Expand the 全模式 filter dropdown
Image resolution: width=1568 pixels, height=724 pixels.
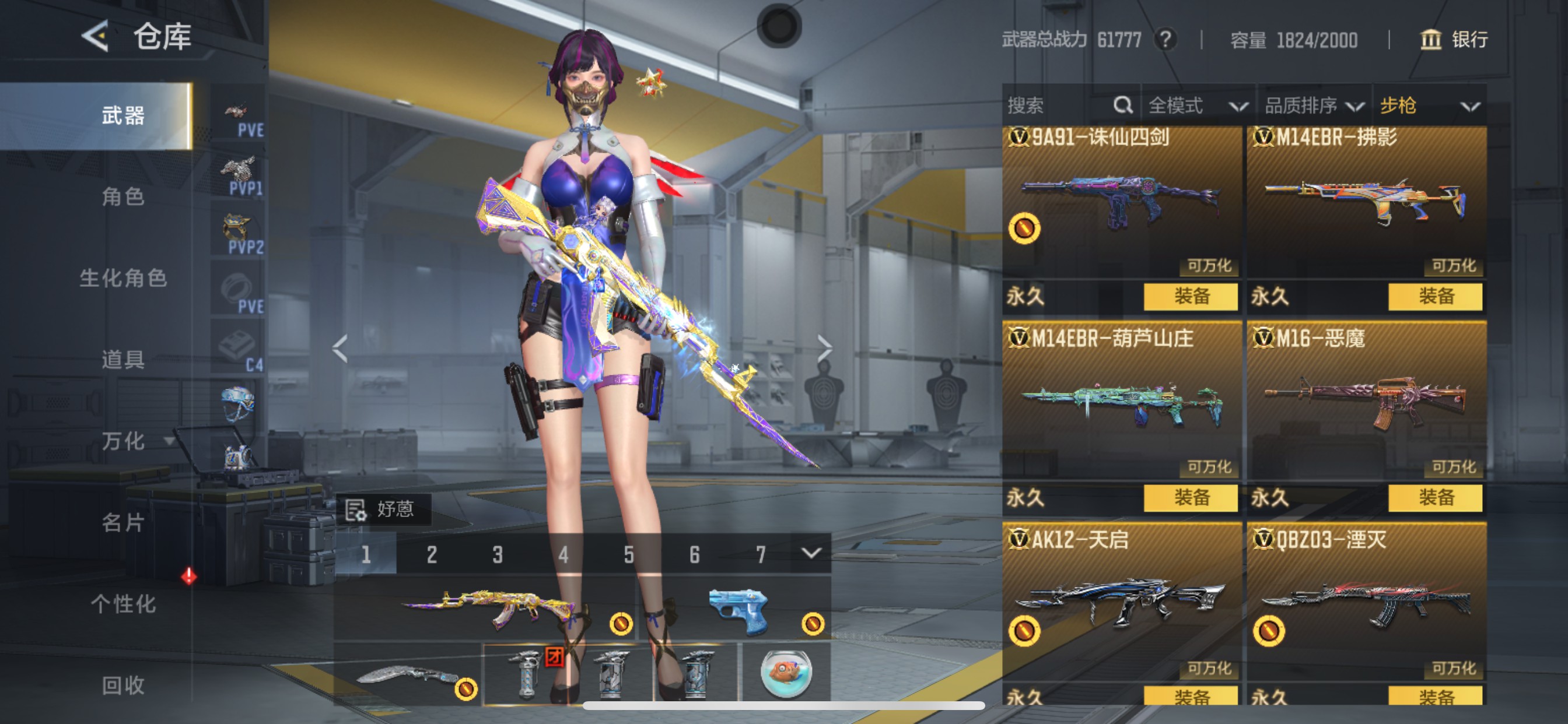[x=1195, y=106]
